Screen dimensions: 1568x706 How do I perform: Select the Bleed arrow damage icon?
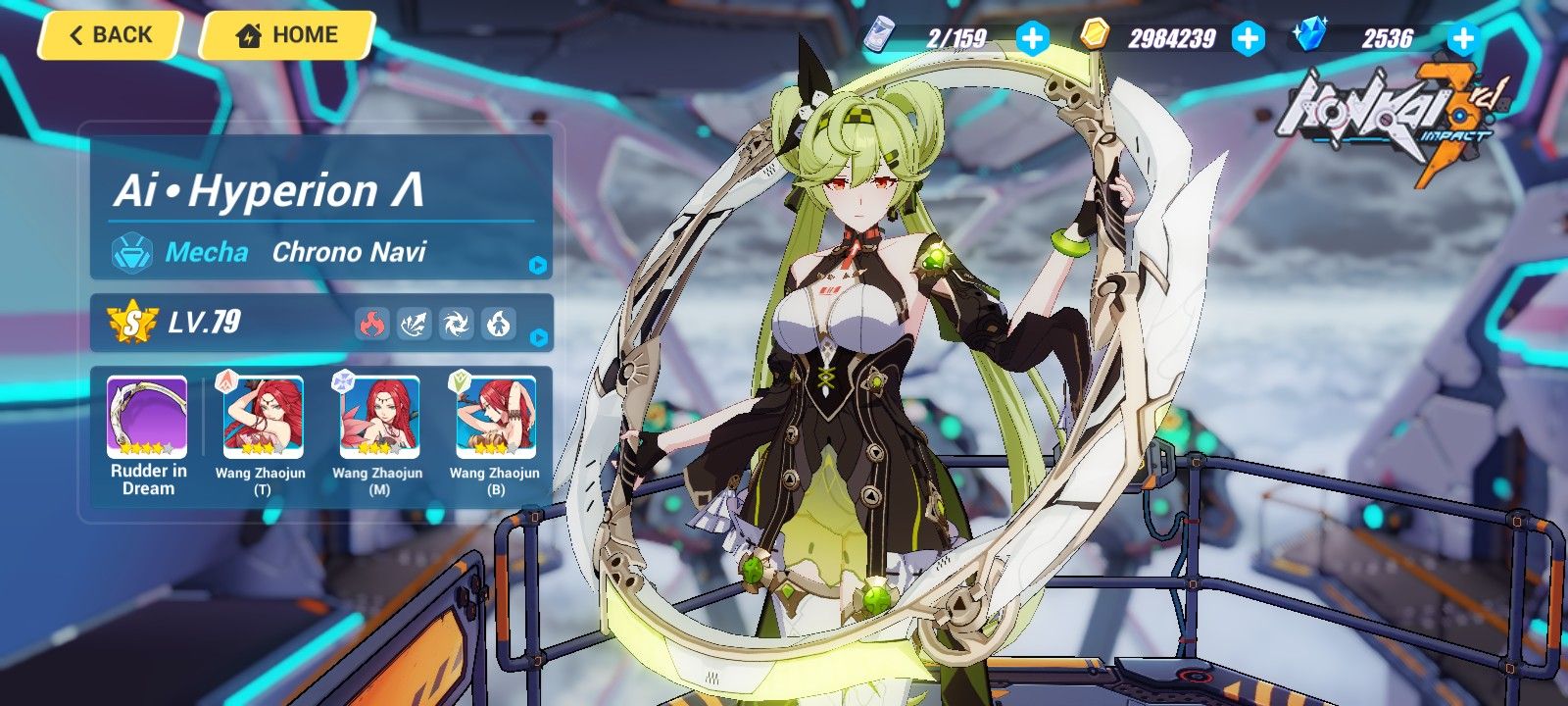point(413,324)
